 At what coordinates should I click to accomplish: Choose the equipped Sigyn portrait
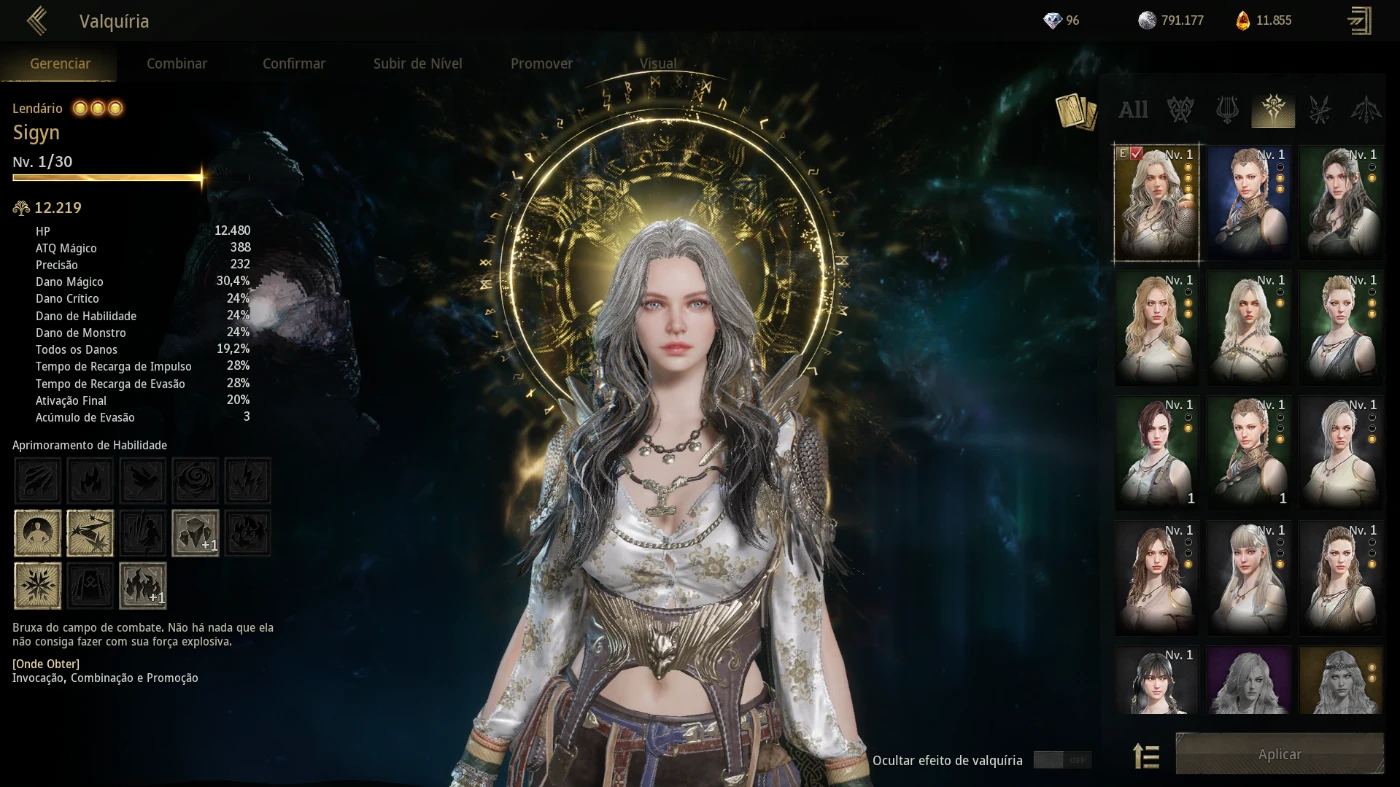[x=1157, y=203]
